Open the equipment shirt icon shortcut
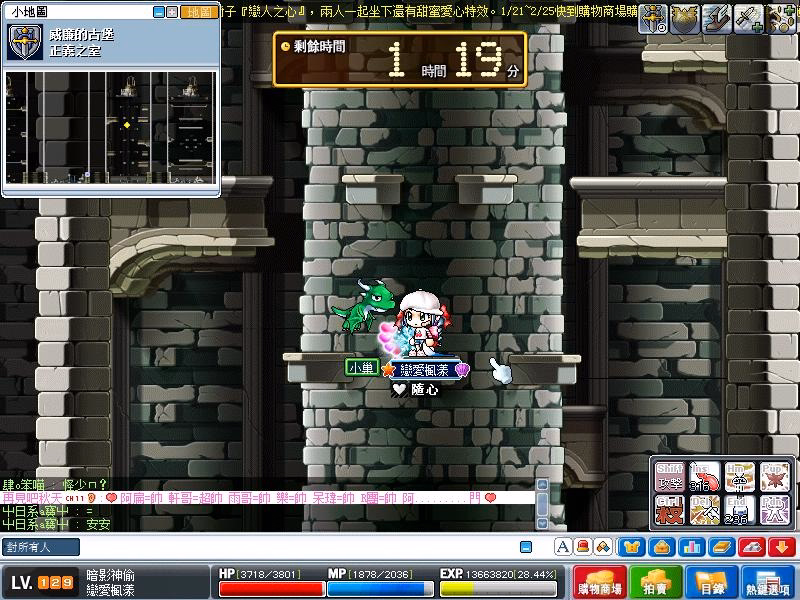This screenshot has width=800, height=600. click(632, 547)
